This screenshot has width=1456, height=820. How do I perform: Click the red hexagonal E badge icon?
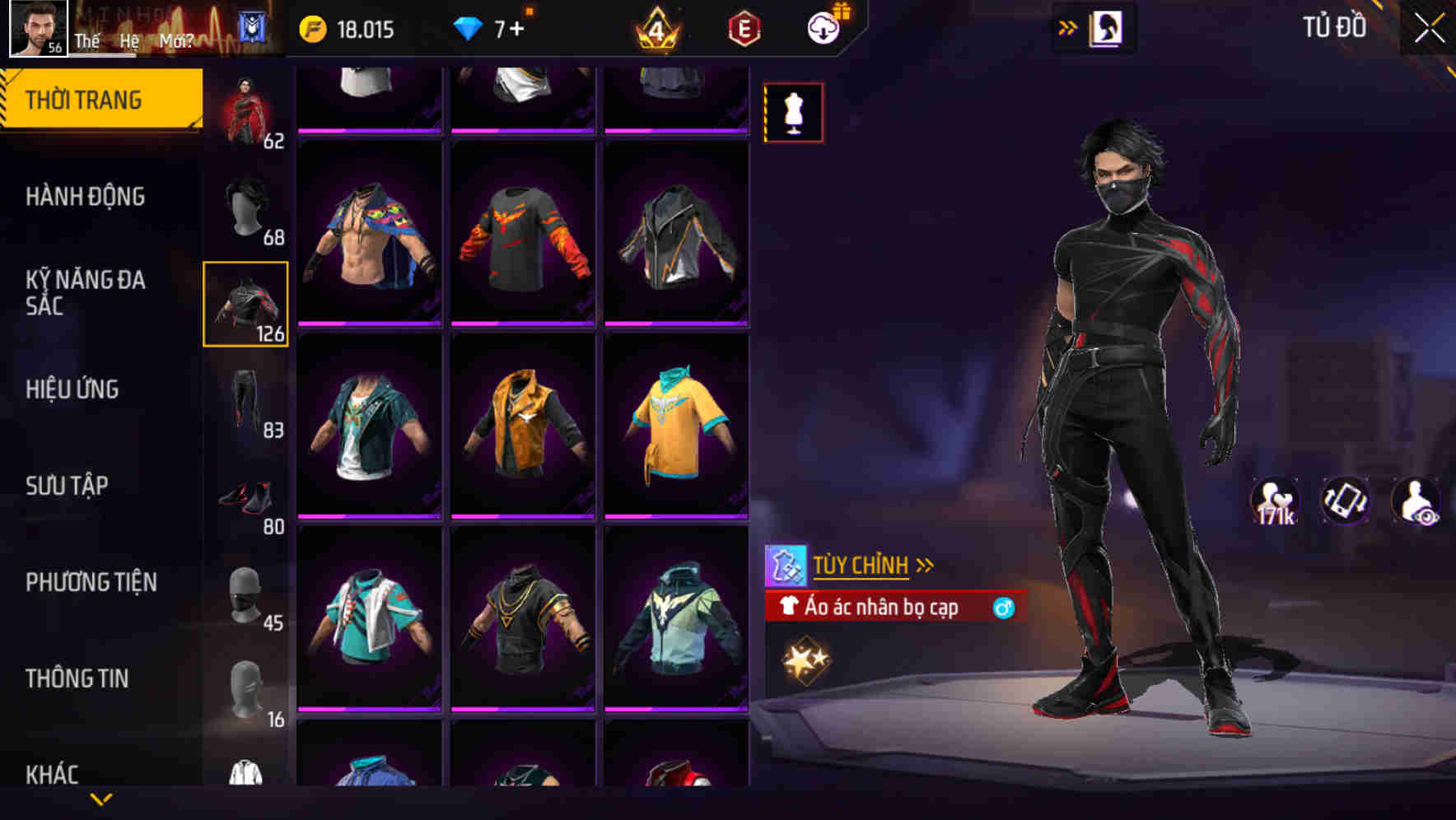pyautogui.click(x=740, y=29)
